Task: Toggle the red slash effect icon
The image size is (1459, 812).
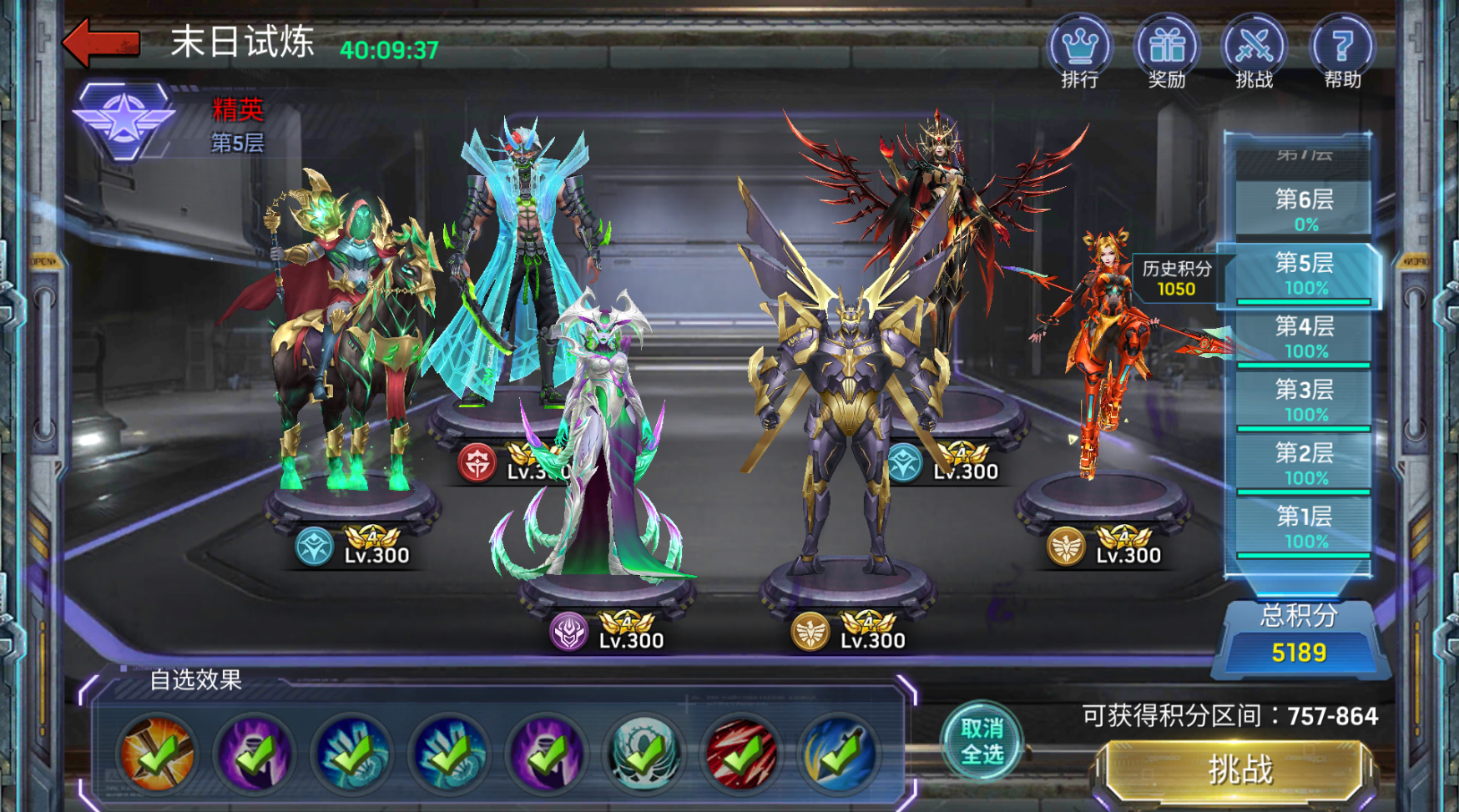Action: pyautogui.click(x=741, y=754)
